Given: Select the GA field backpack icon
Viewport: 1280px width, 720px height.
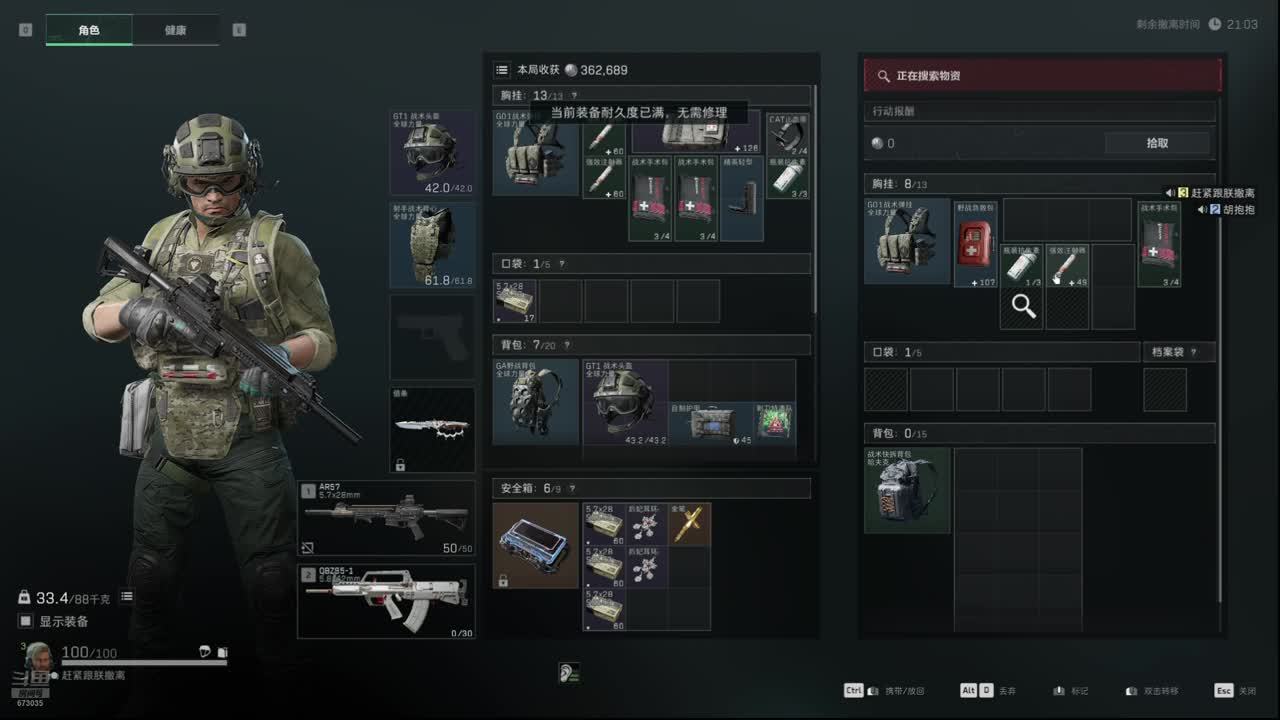Looking at the screenshot, I should pyautogui.click(x=535, y=402).
